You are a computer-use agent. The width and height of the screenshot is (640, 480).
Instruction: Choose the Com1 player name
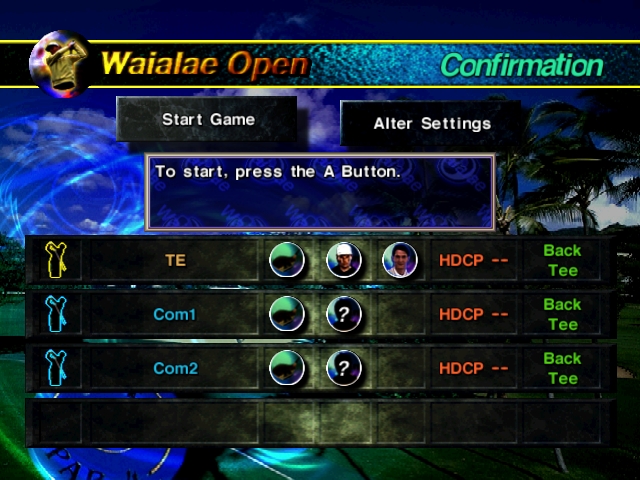pyautogui.click(x=175, y=315)
